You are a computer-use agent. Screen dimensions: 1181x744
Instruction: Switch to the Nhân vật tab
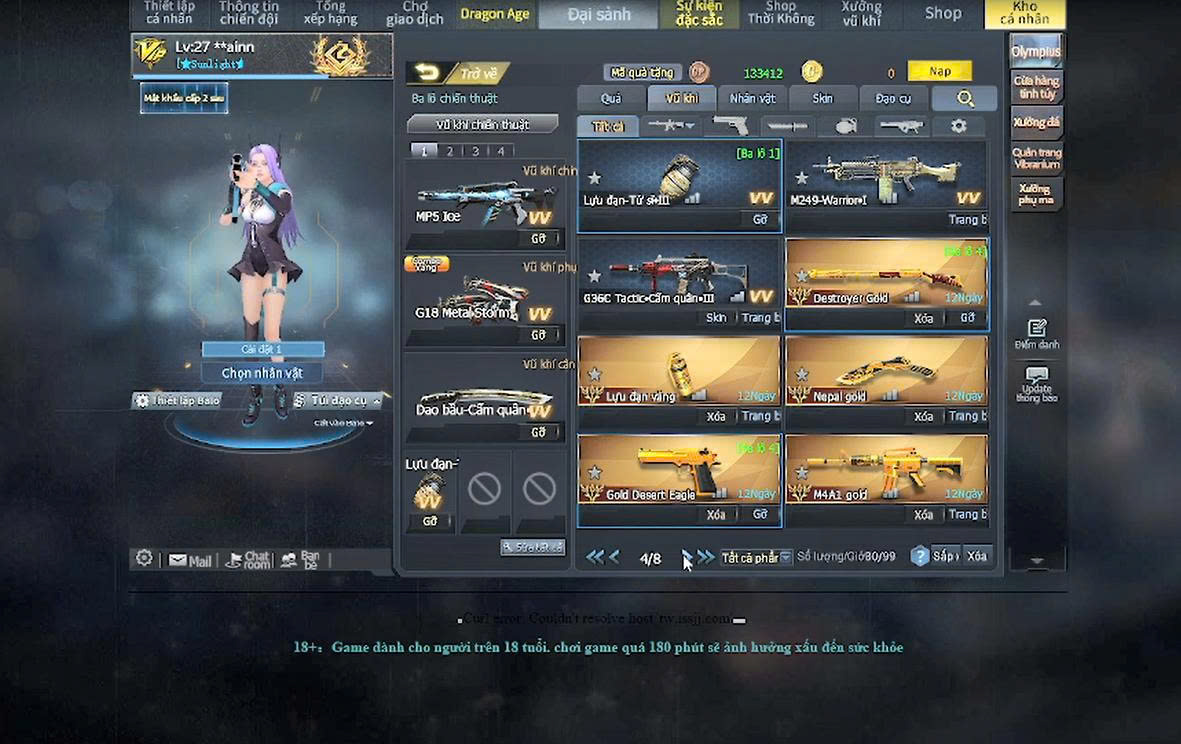(752, 98)
